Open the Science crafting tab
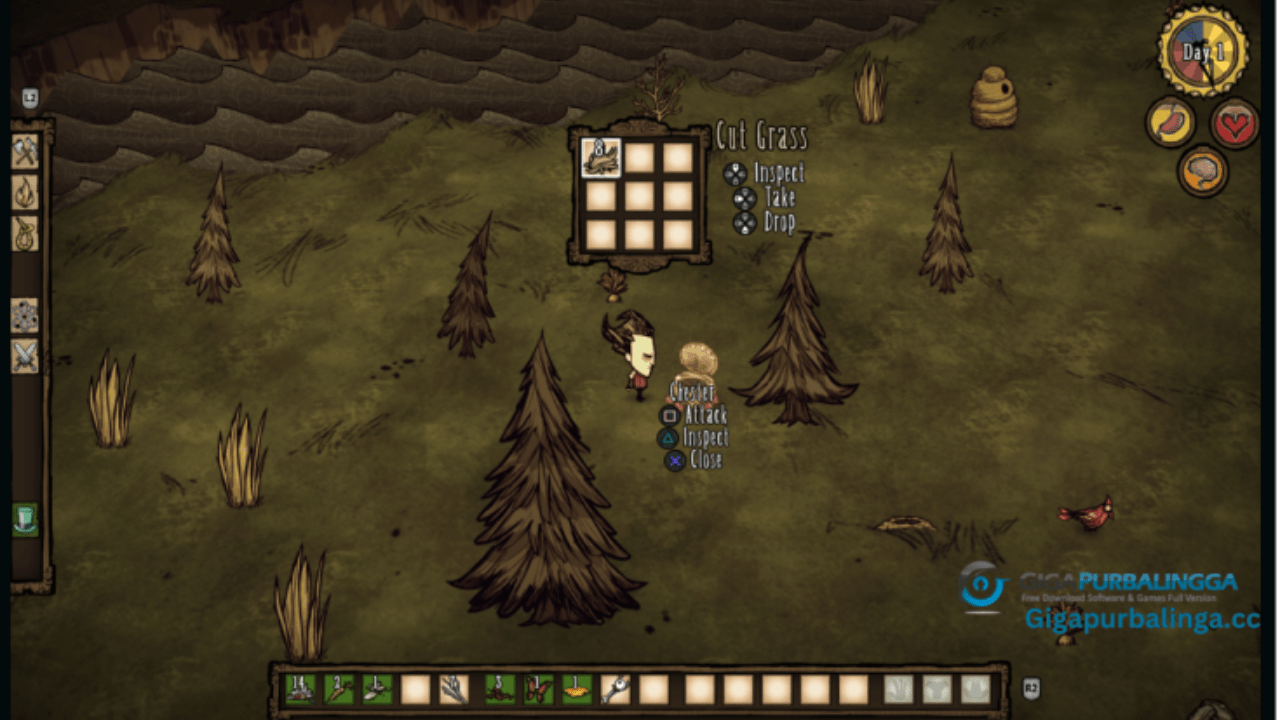1280x720 pixels. [x=25, y=316]
